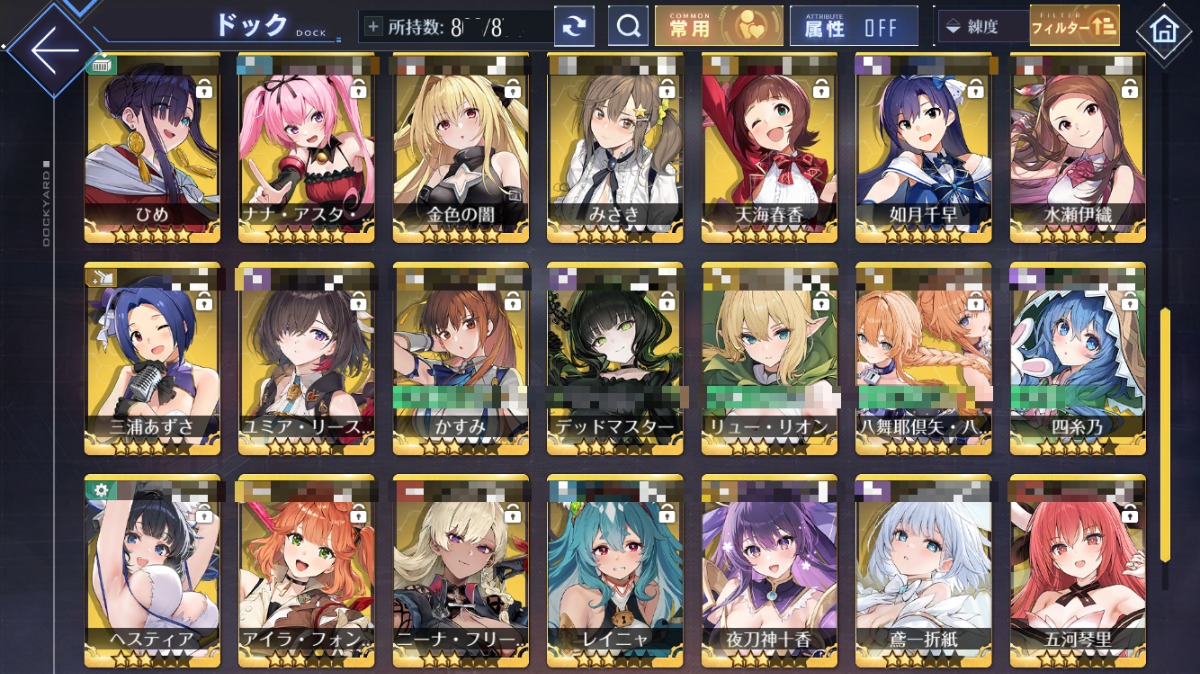Image resolution: width=1200 pixels, height=674 pixels.
Task: Select the ひめ character card
Action: [x=152, y=148]
